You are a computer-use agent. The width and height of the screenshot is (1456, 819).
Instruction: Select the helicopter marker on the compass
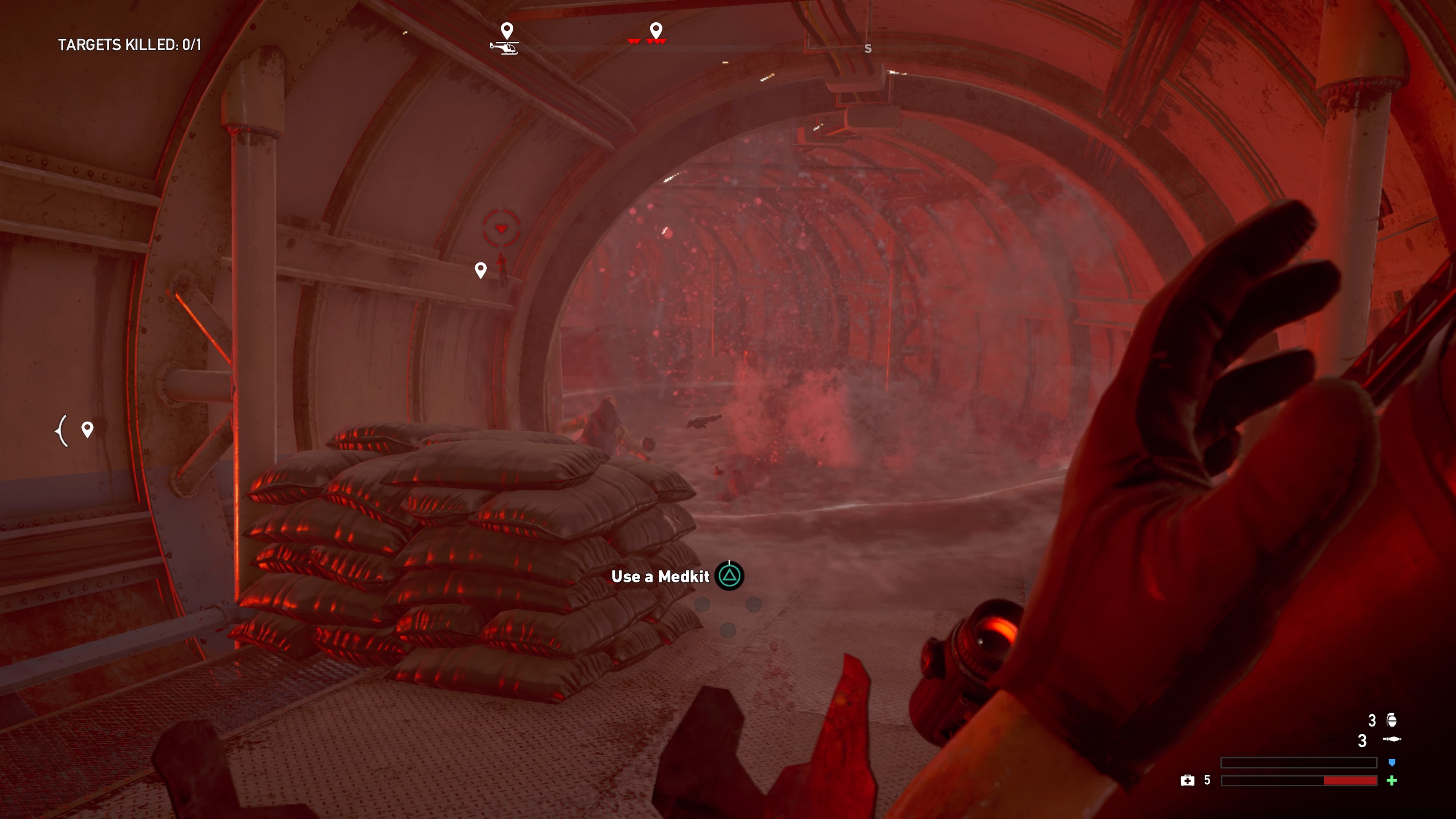(x=504, y=48)
